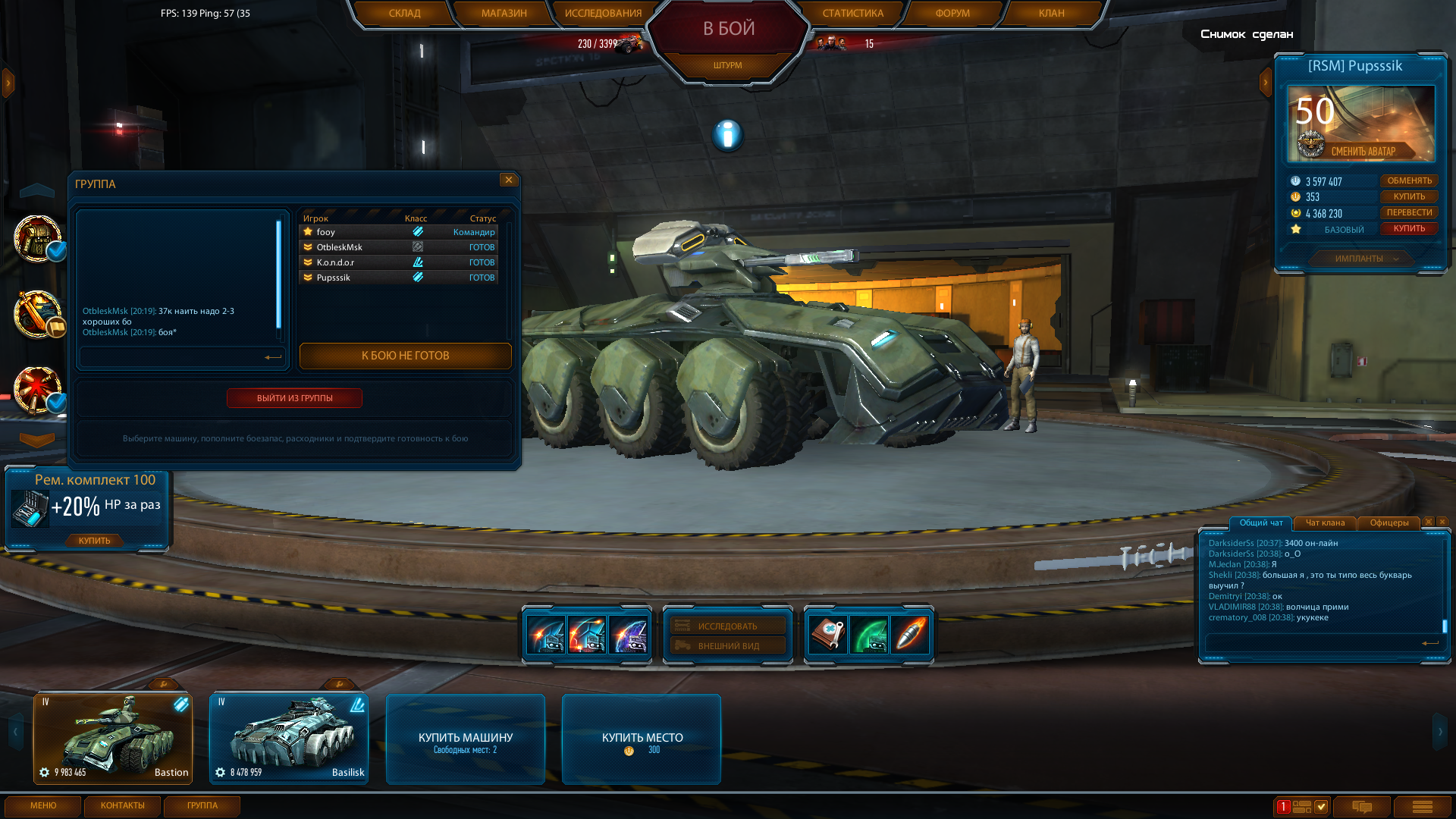The image size is (1456, 819).
Task: Switch to the Чат клана tab
Action: [x=1325, y=522]
